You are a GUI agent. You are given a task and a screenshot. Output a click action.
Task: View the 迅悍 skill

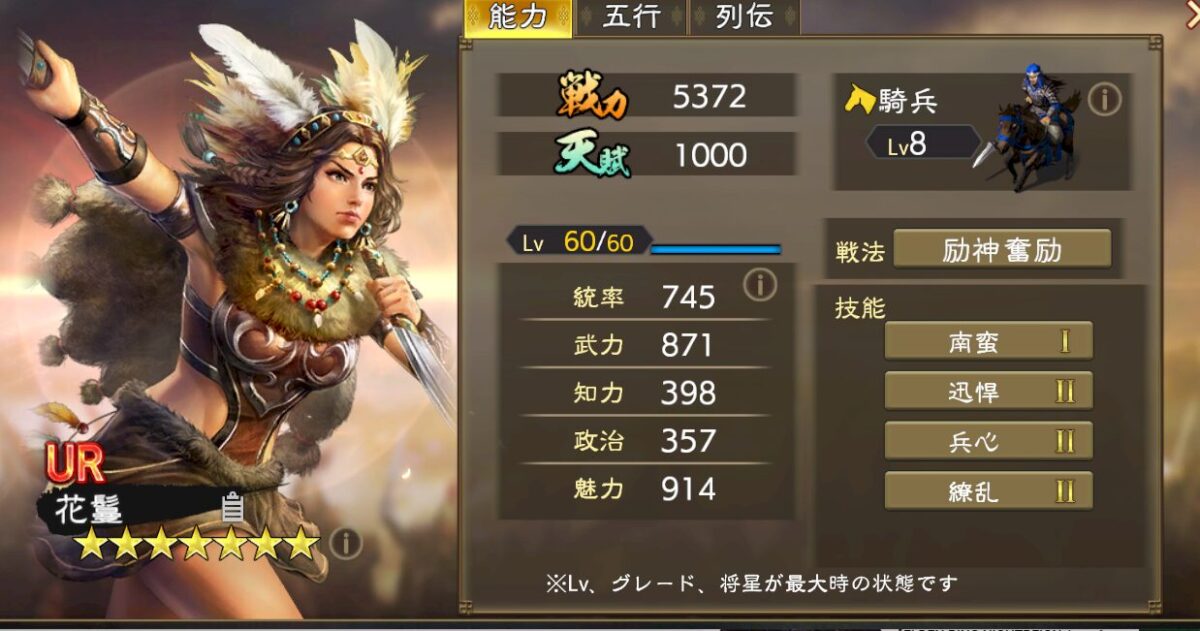(x=988, y=391)
